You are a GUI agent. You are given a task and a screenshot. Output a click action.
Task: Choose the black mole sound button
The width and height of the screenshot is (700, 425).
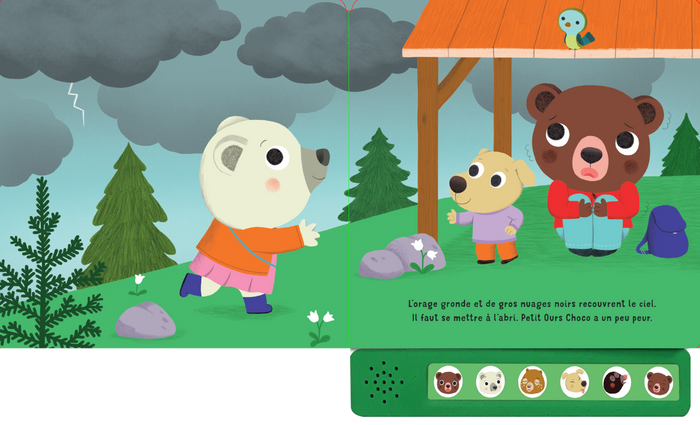pyautogui.click(x=616, y=382)
